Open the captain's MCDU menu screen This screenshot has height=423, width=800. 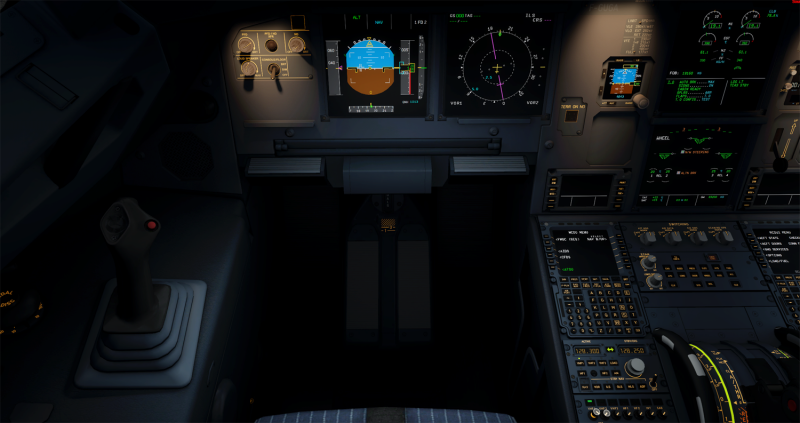(x=581, y=250)
